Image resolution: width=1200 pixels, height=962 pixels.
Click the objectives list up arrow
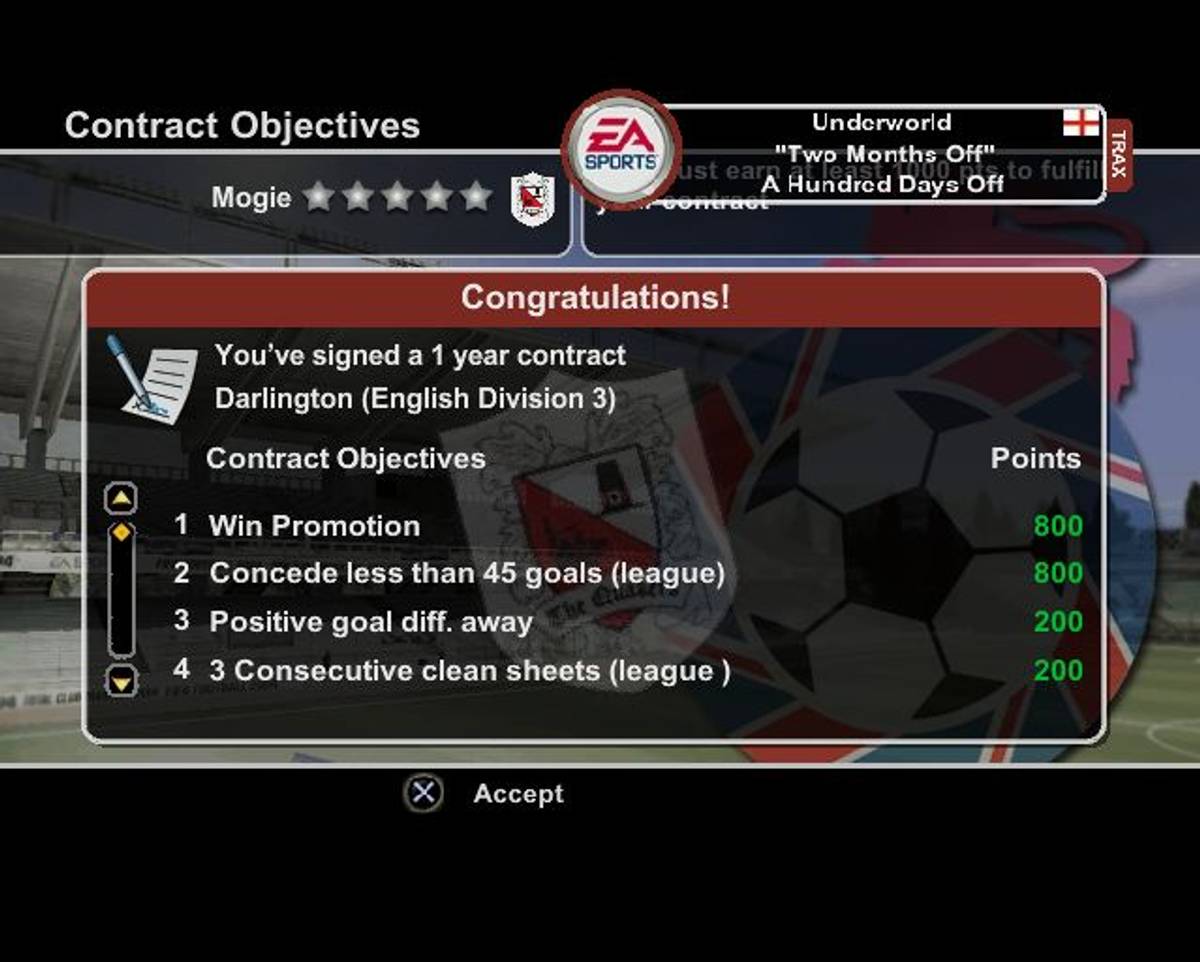click(x=121, y=497)
